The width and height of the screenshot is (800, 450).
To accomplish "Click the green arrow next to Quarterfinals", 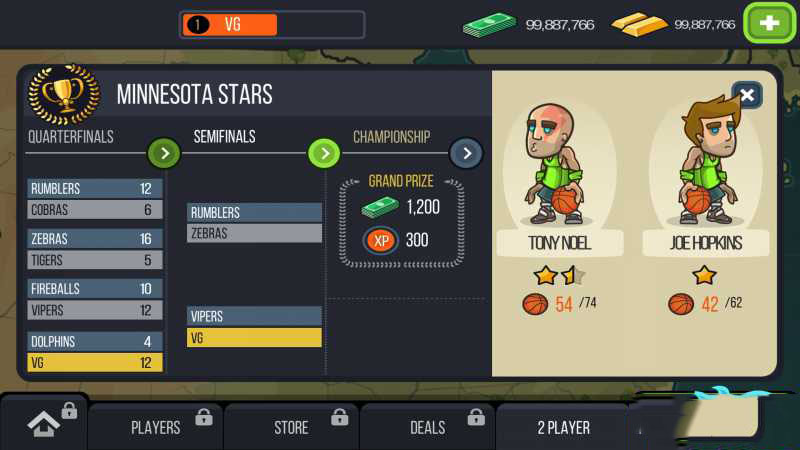I will point(164,153).
